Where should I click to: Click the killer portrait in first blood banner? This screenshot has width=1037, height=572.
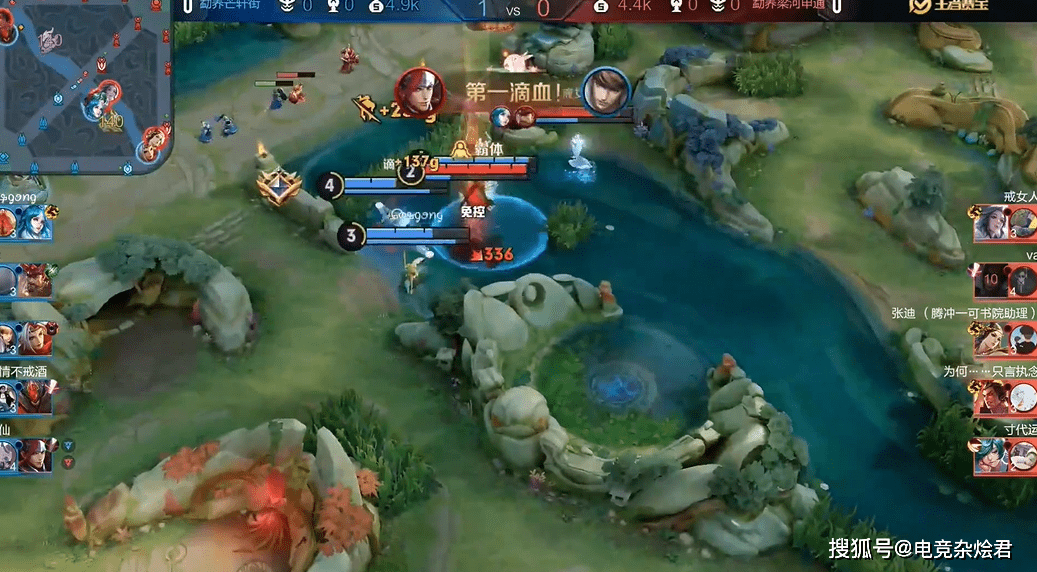click(x=421, y=93)
